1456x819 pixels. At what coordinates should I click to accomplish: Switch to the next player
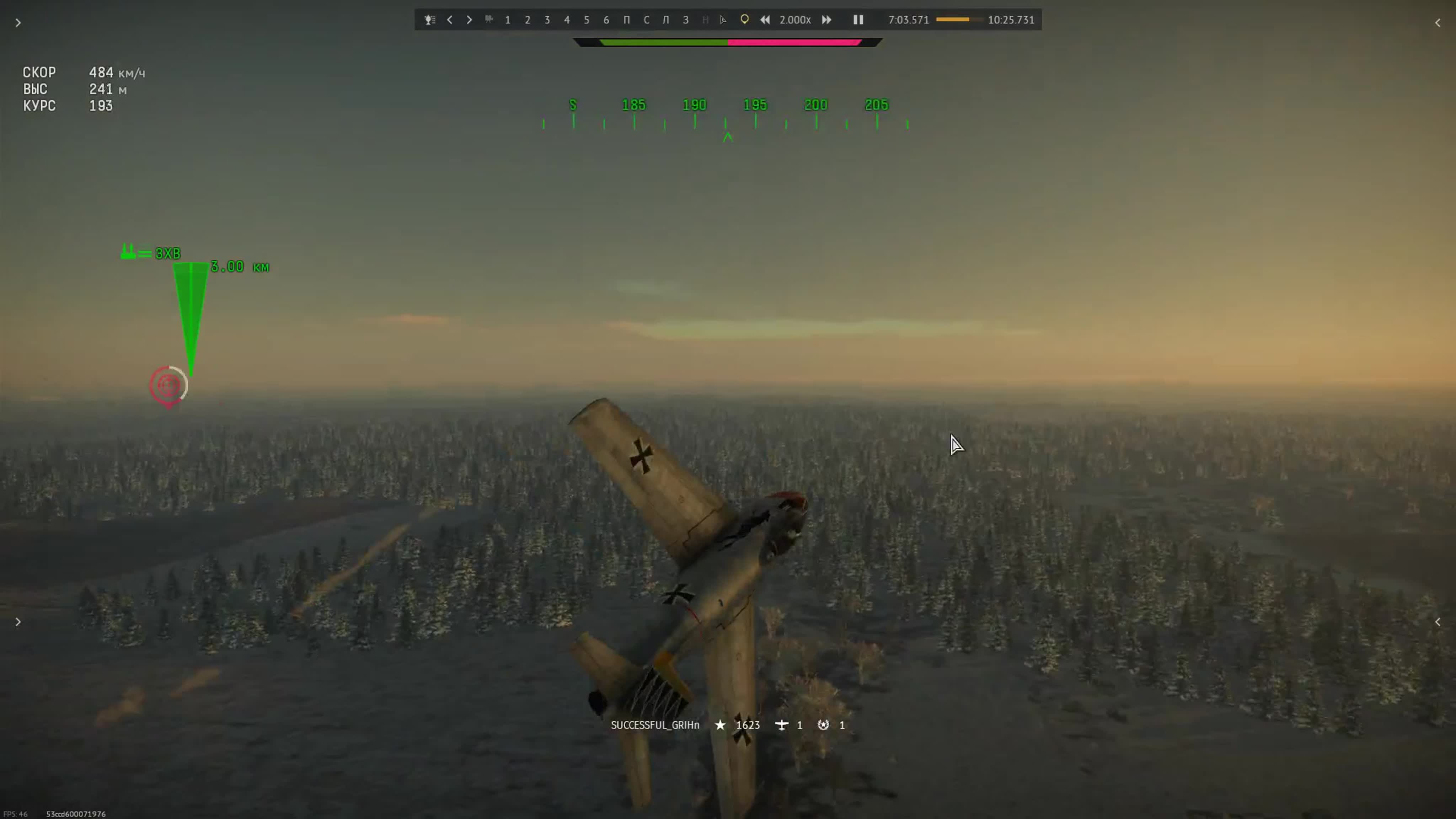(469, 20)
